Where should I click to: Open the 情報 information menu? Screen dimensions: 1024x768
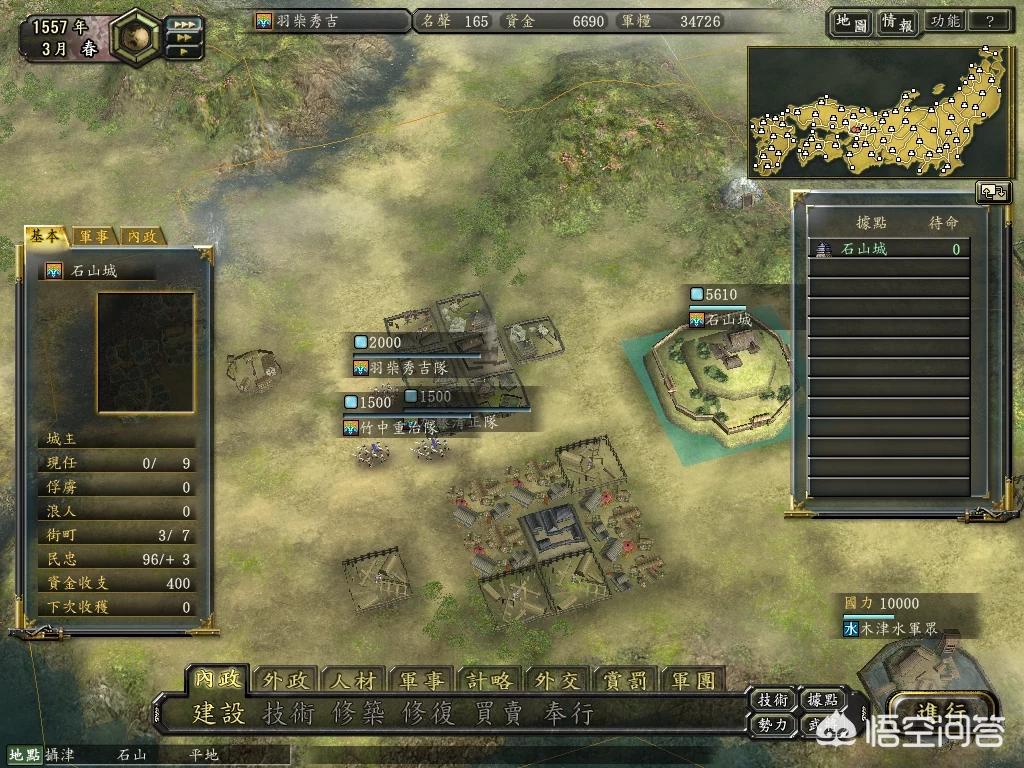tap(897, 22)
